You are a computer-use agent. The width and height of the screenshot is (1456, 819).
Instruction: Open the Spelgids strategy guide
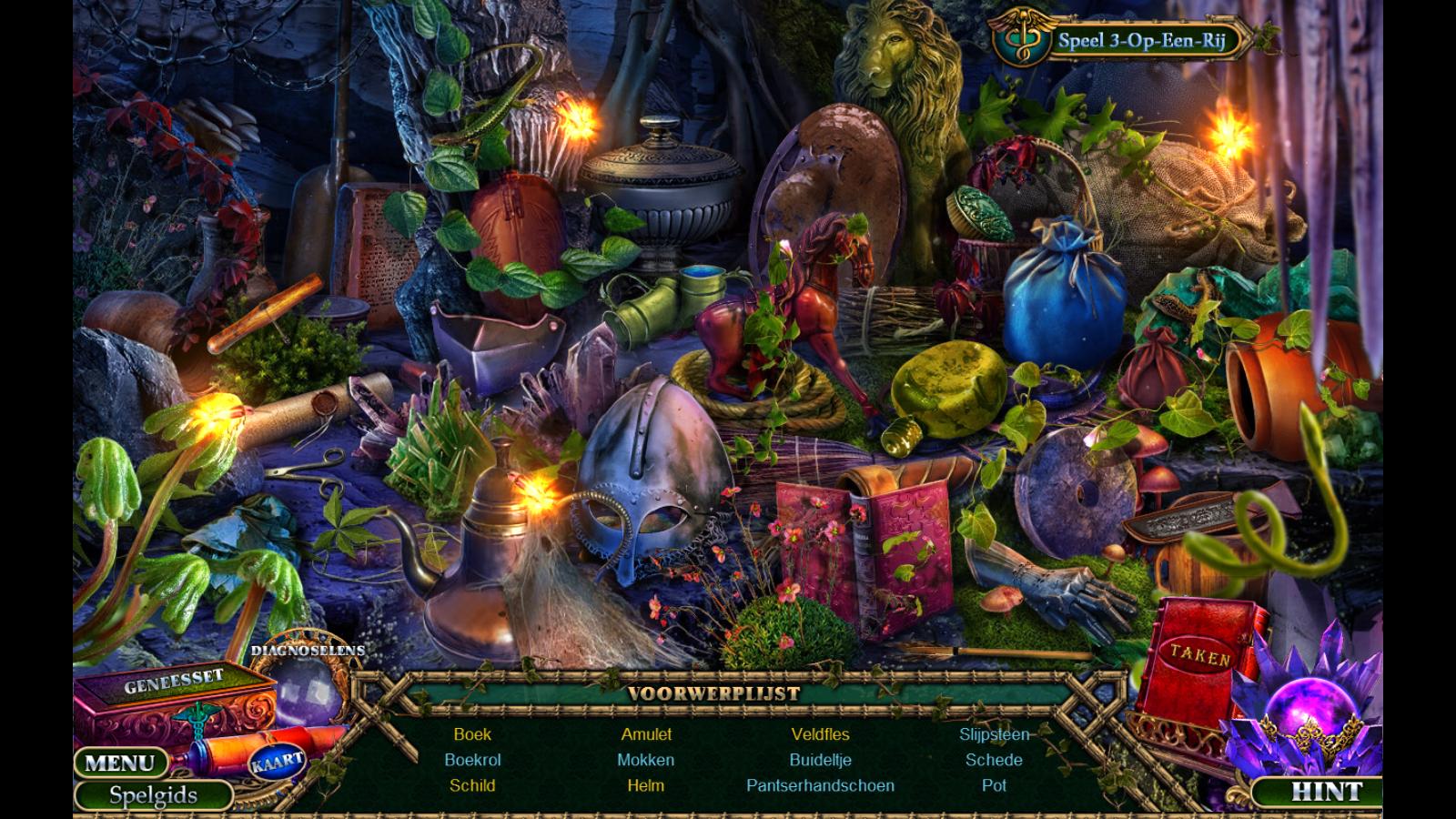[153, 795]
